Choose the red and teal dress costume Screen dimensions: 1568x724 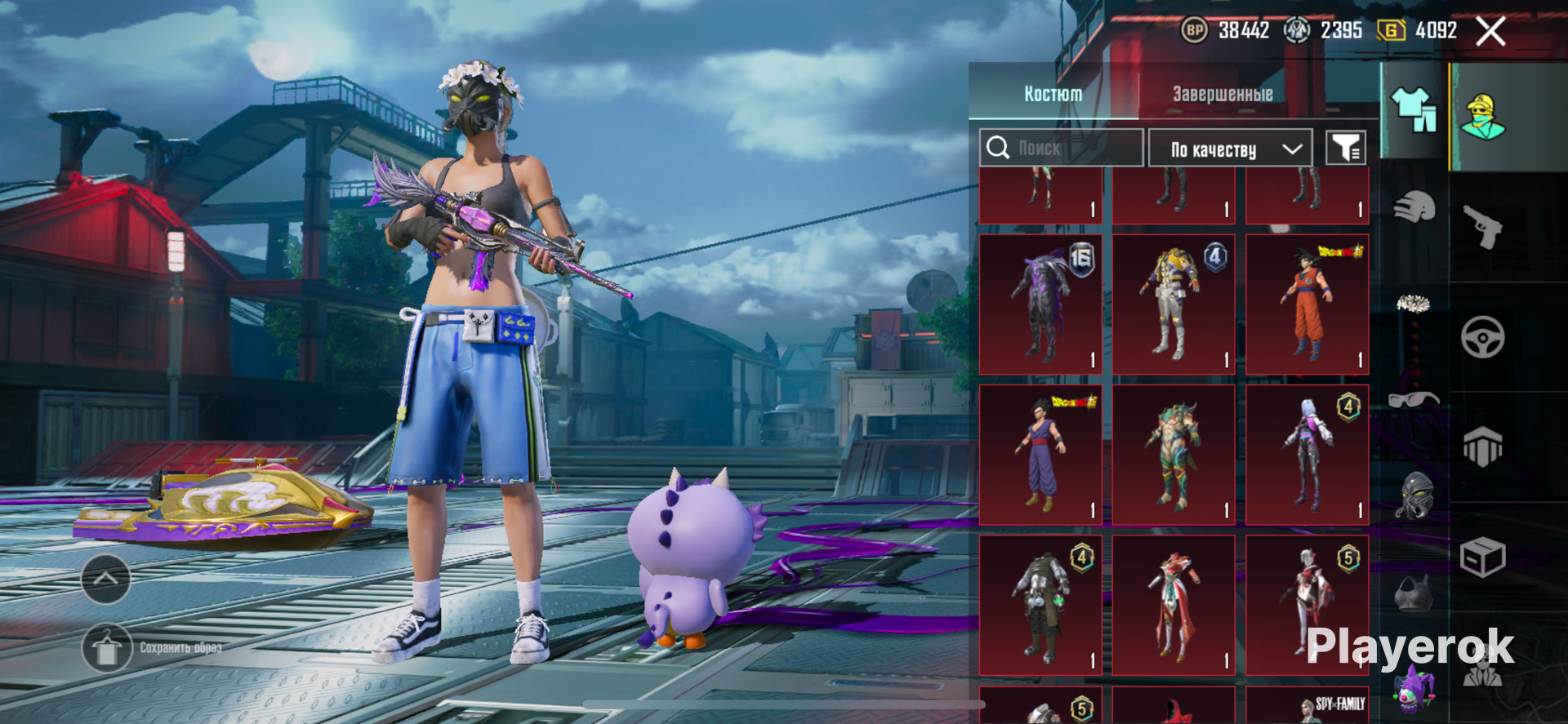click(1174, 605)
